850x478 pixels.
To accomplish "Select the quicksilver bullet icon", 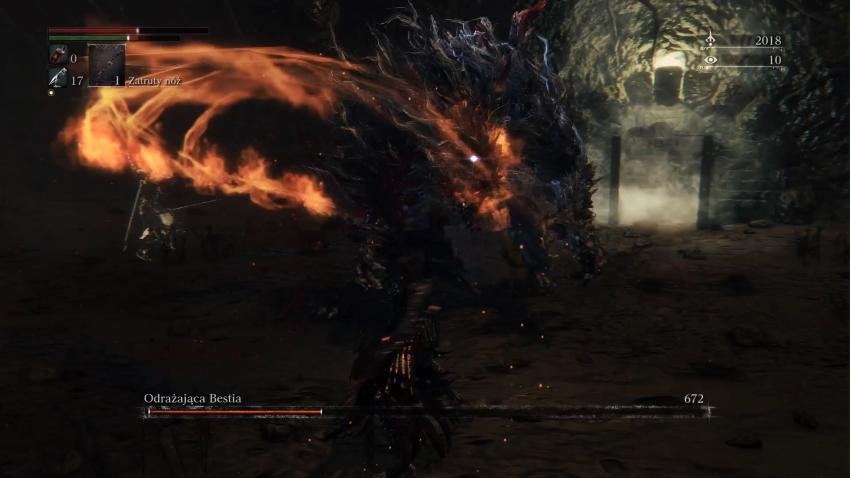I will [x=57, y=78].
